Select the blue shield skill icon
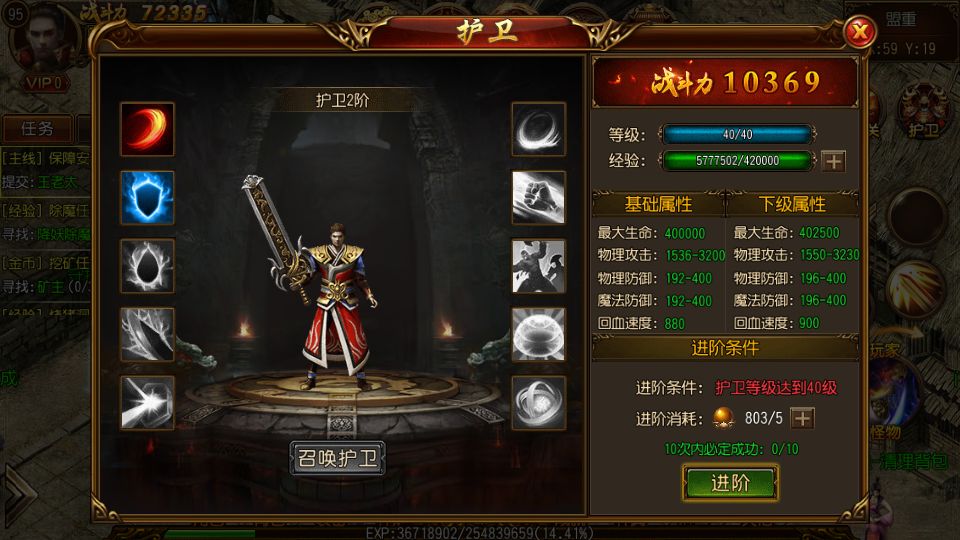The image size is (960, 540). click(147, 197)
